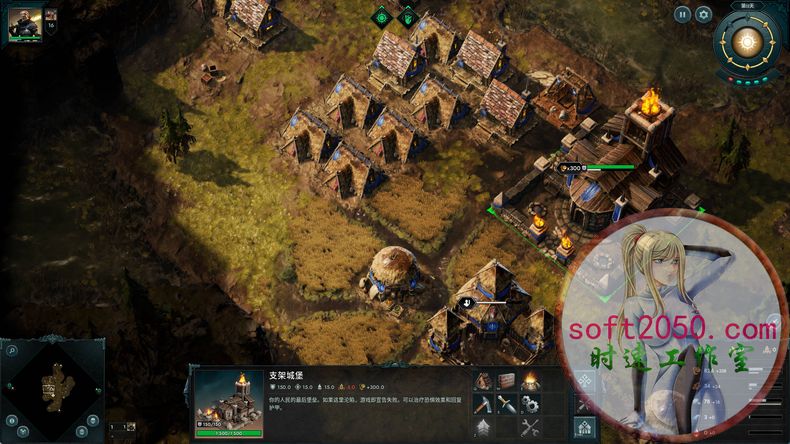790x444 pixels.
Task: Select the pickaxe command icon
Action: coord(483,404)
